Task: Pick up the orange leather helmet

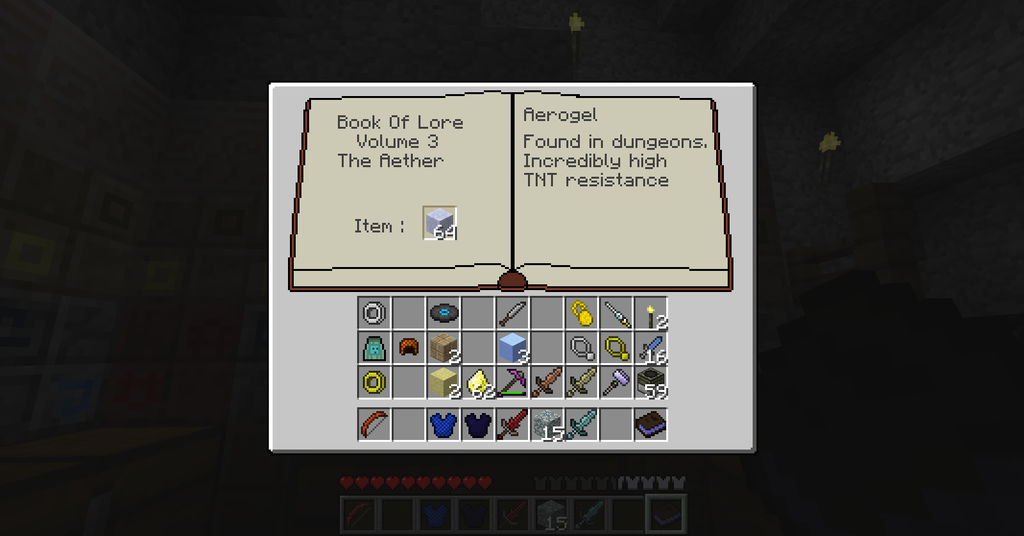Action: [x=408, y=347]
